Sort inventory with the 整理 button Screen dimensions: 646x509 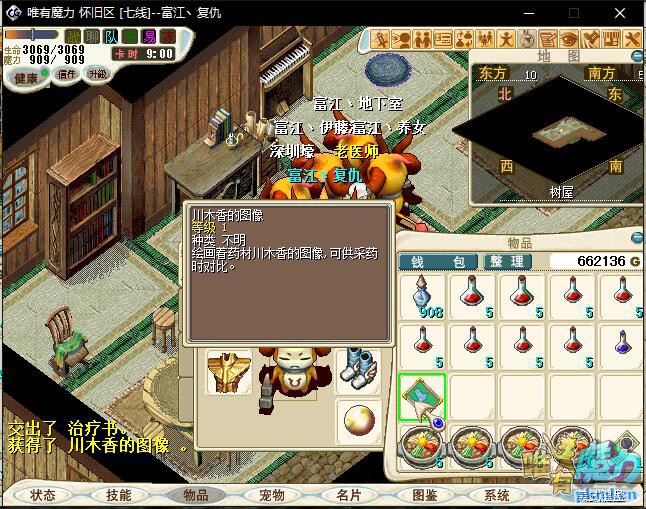[x=506, y=261]
